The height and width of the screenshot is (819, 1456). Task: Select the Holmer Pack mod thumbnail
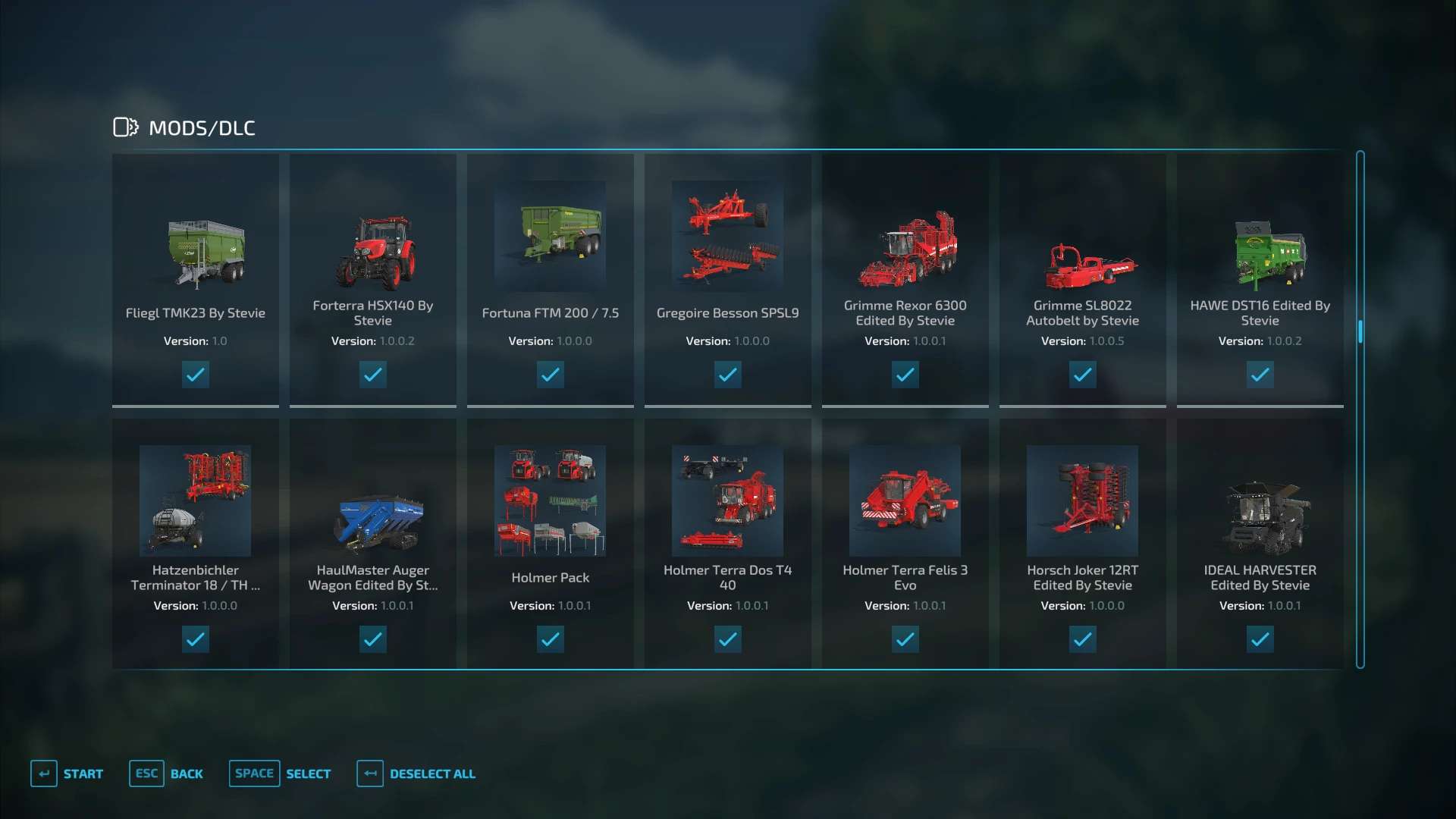click(551, 500)
